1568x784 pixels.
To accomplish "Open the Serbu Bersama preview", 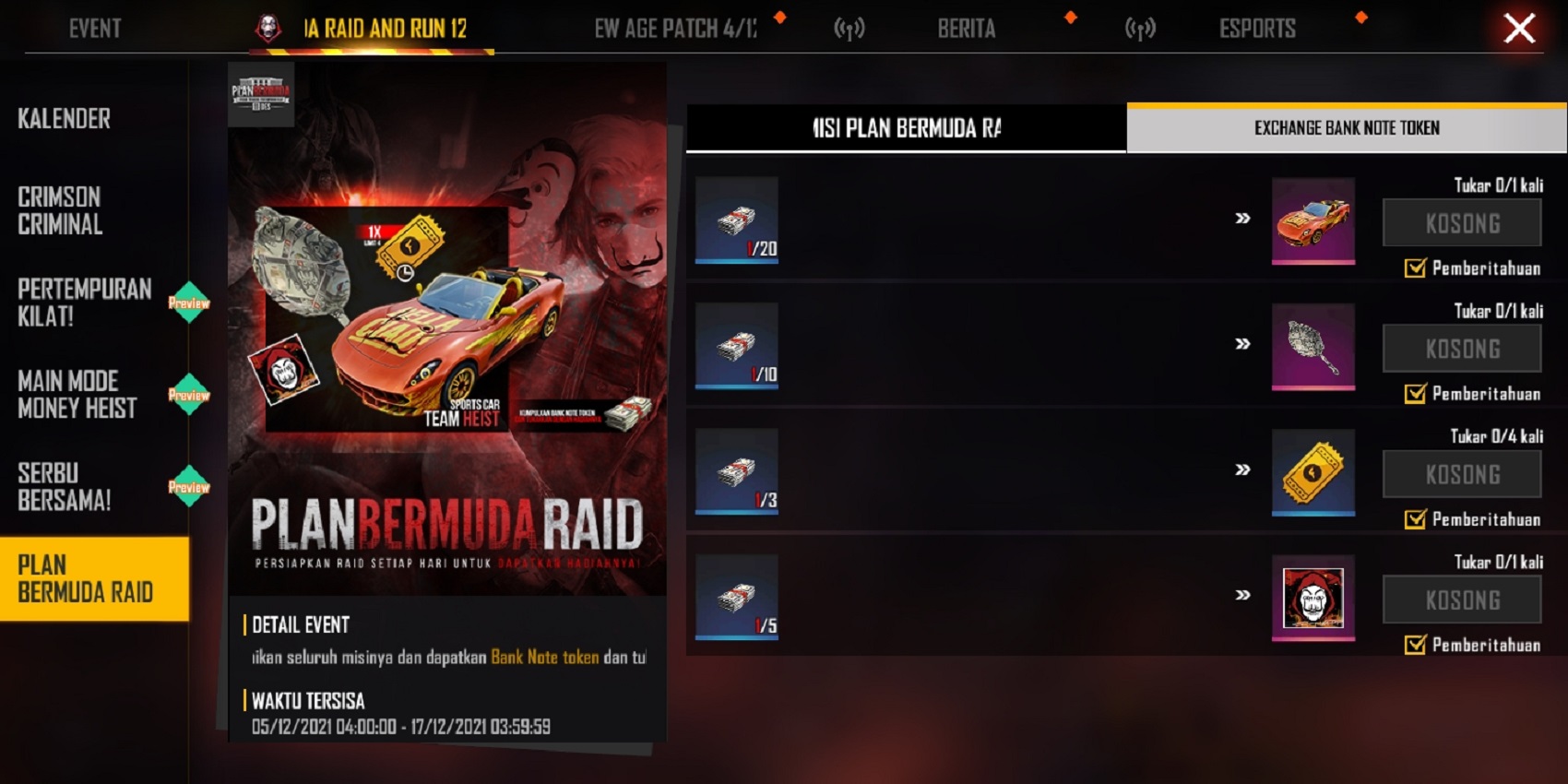I will pos(187,485).
